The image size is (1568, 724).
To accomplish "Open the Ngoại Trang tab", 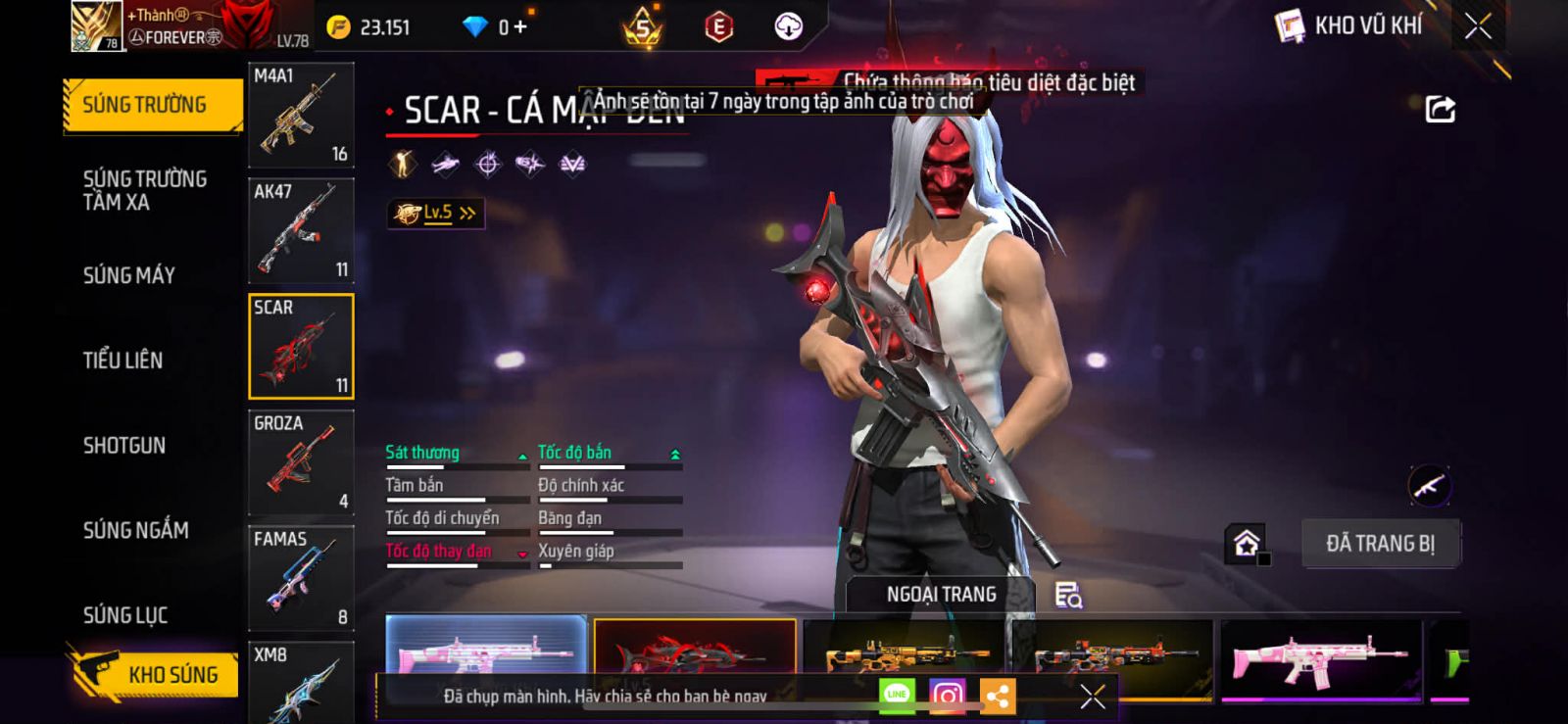I will coord(941,595).
